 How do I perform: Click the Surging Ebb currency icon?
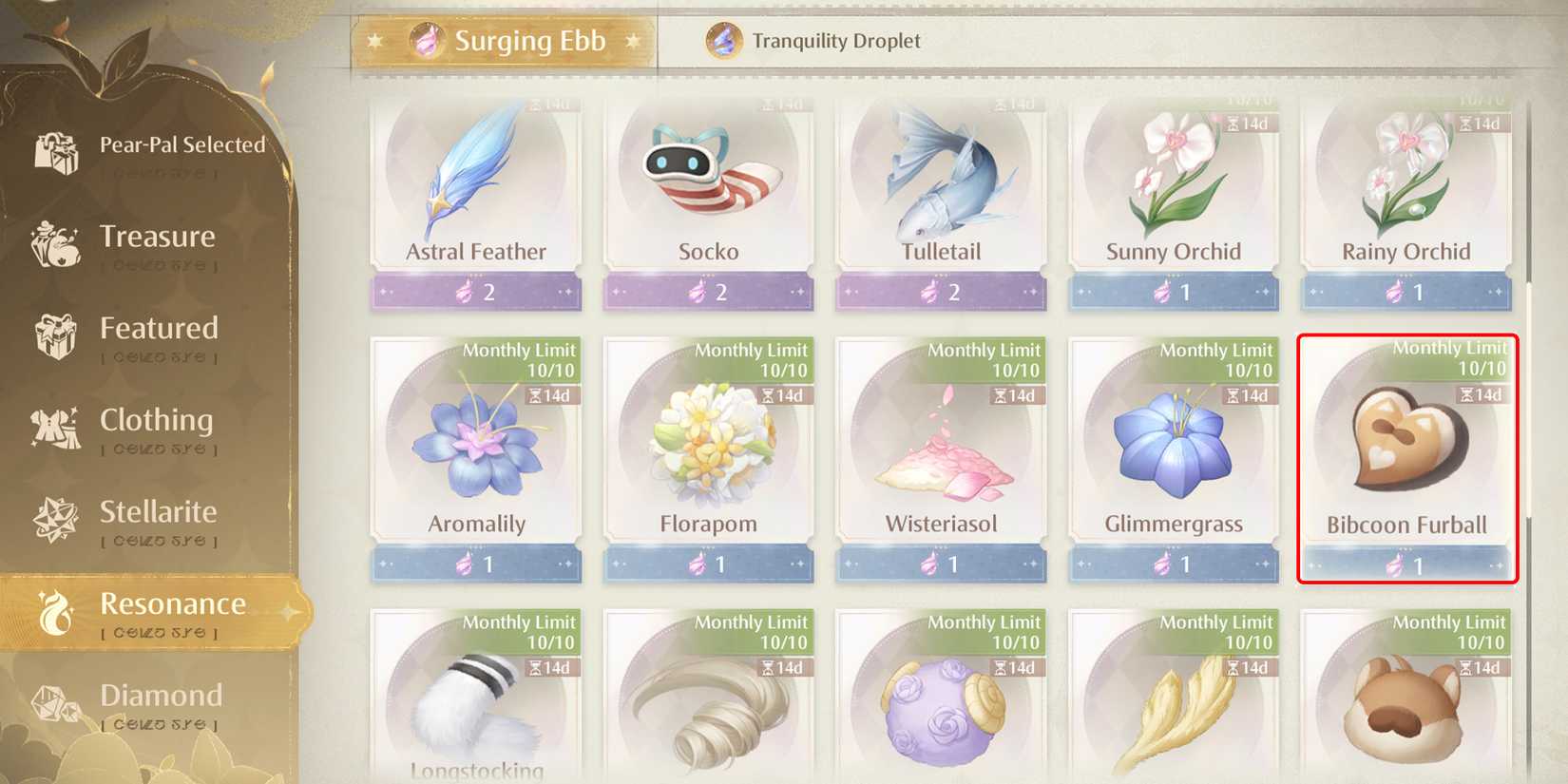[425, 41]
